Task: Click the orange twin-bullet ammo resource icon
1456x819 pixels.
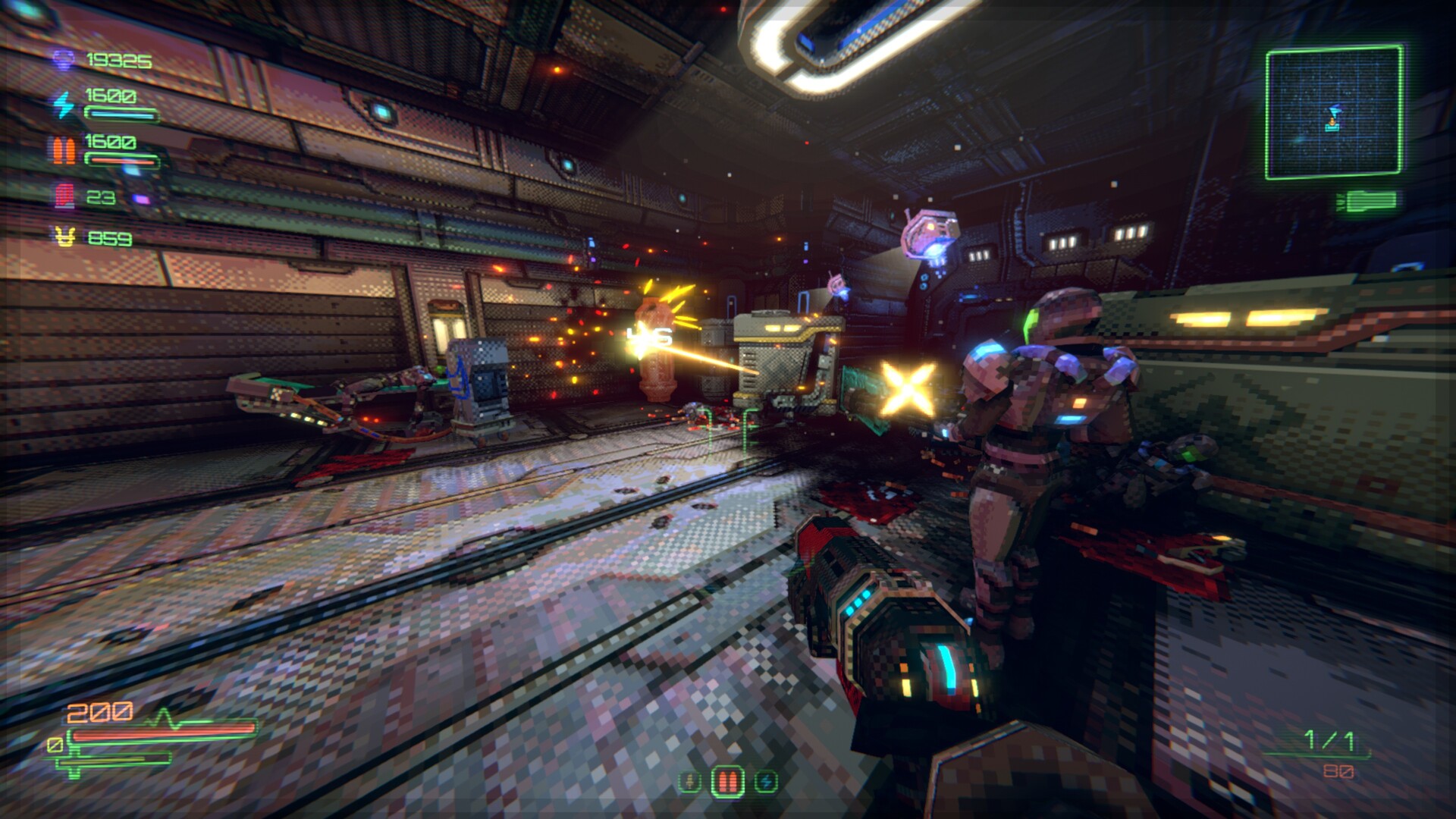Action: [64, 151]
